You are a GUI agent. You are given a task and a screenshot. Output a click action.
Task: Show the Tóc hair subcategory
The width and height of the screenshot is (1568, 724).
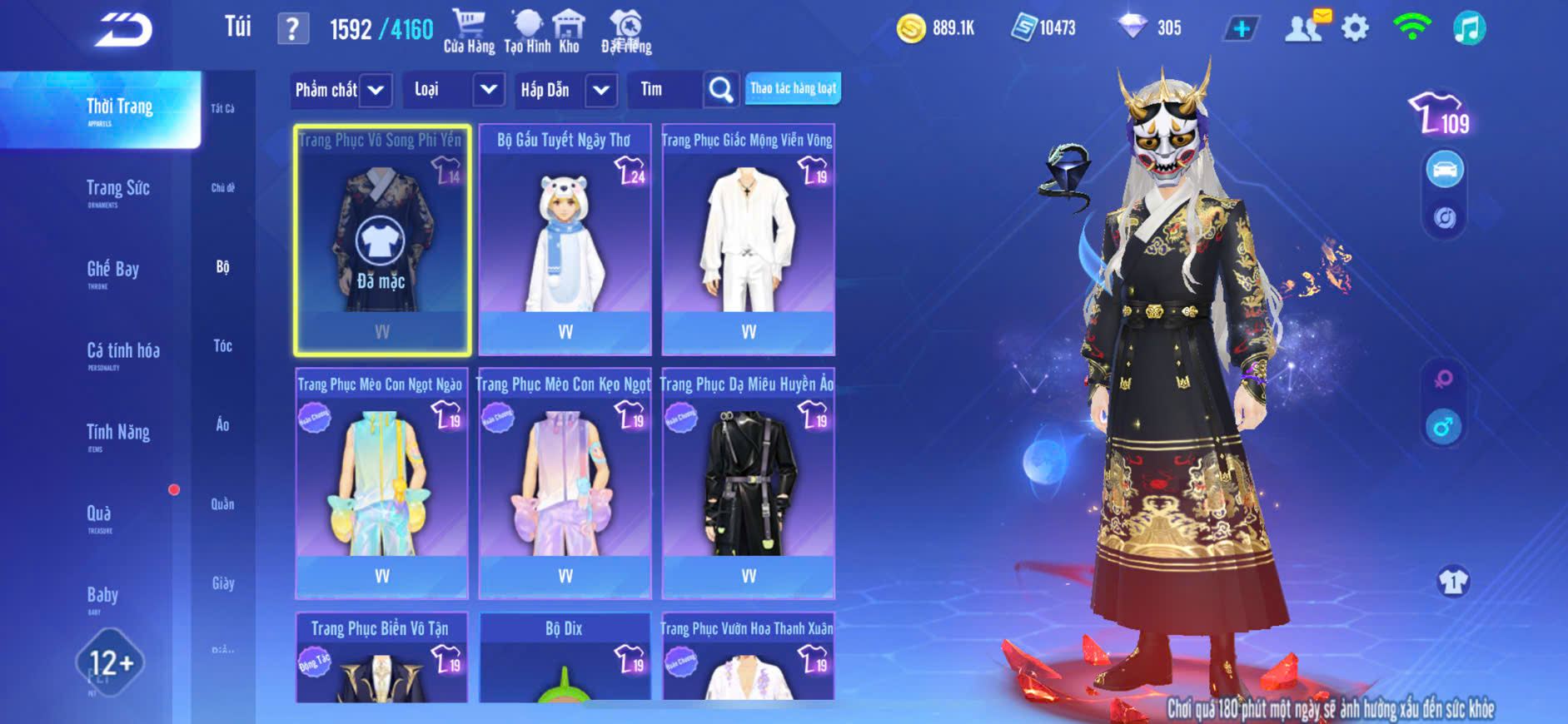click(x=222, y=346)
